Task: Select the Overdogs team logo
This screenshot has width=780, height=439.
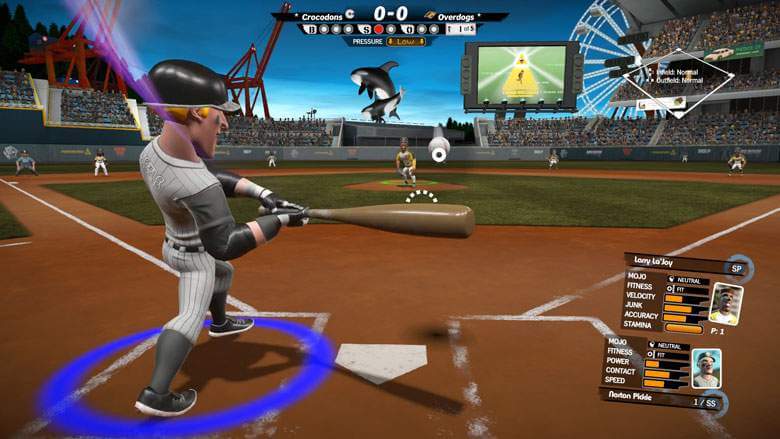Action: (429, 16)
